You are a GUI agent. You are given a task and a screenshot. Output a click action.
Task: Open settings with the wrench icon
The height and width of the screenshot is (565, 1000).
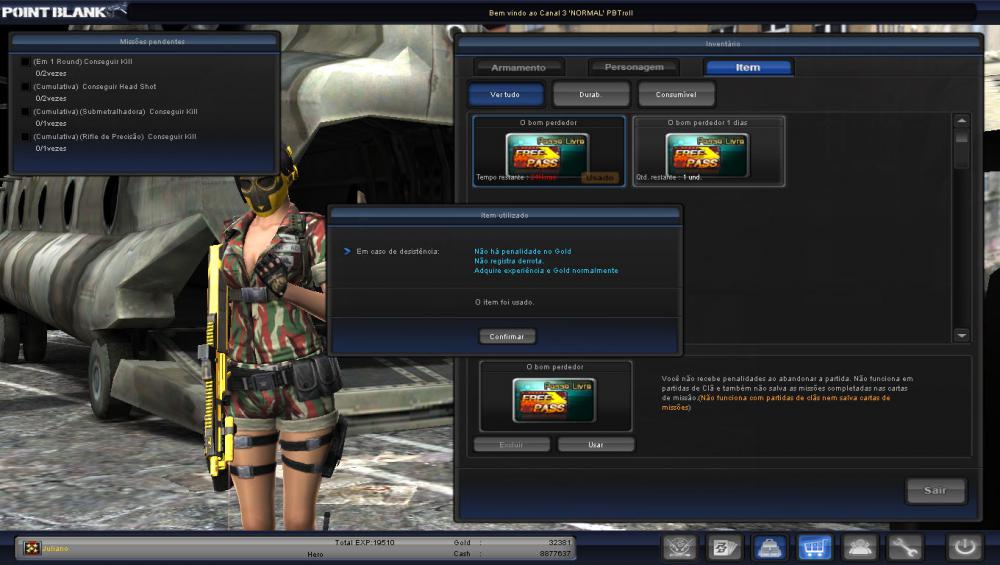coord(904,547)
